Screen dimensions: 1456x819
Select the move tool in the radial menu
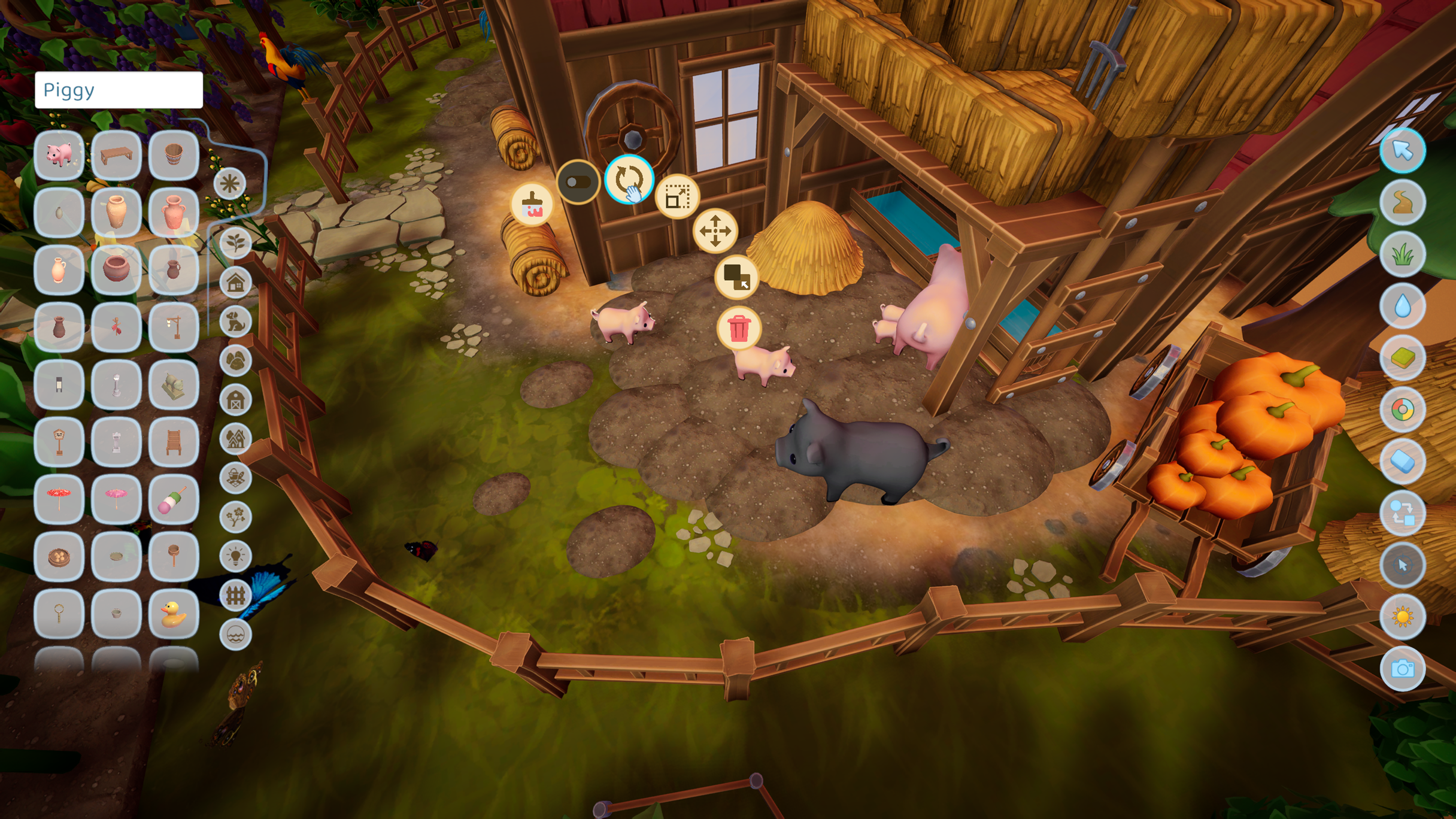717,231
